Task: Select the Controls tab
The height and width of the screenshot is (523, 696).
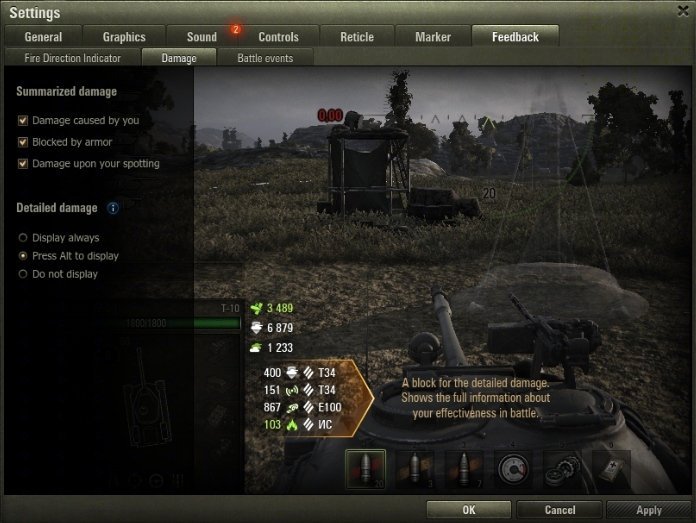Action: point(278,37)
